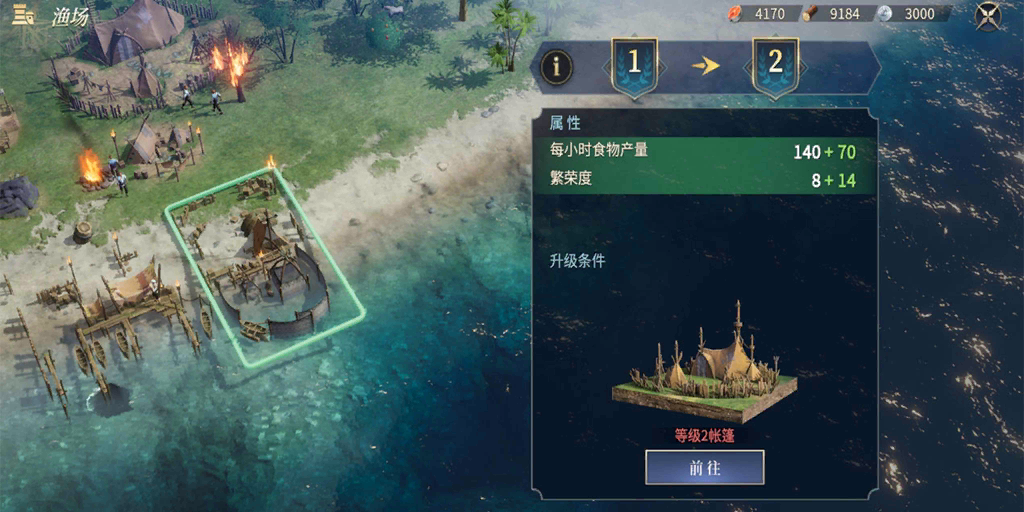
Task: Close the fishery panel with crossed-swords icon
Action: pos(988,15)
